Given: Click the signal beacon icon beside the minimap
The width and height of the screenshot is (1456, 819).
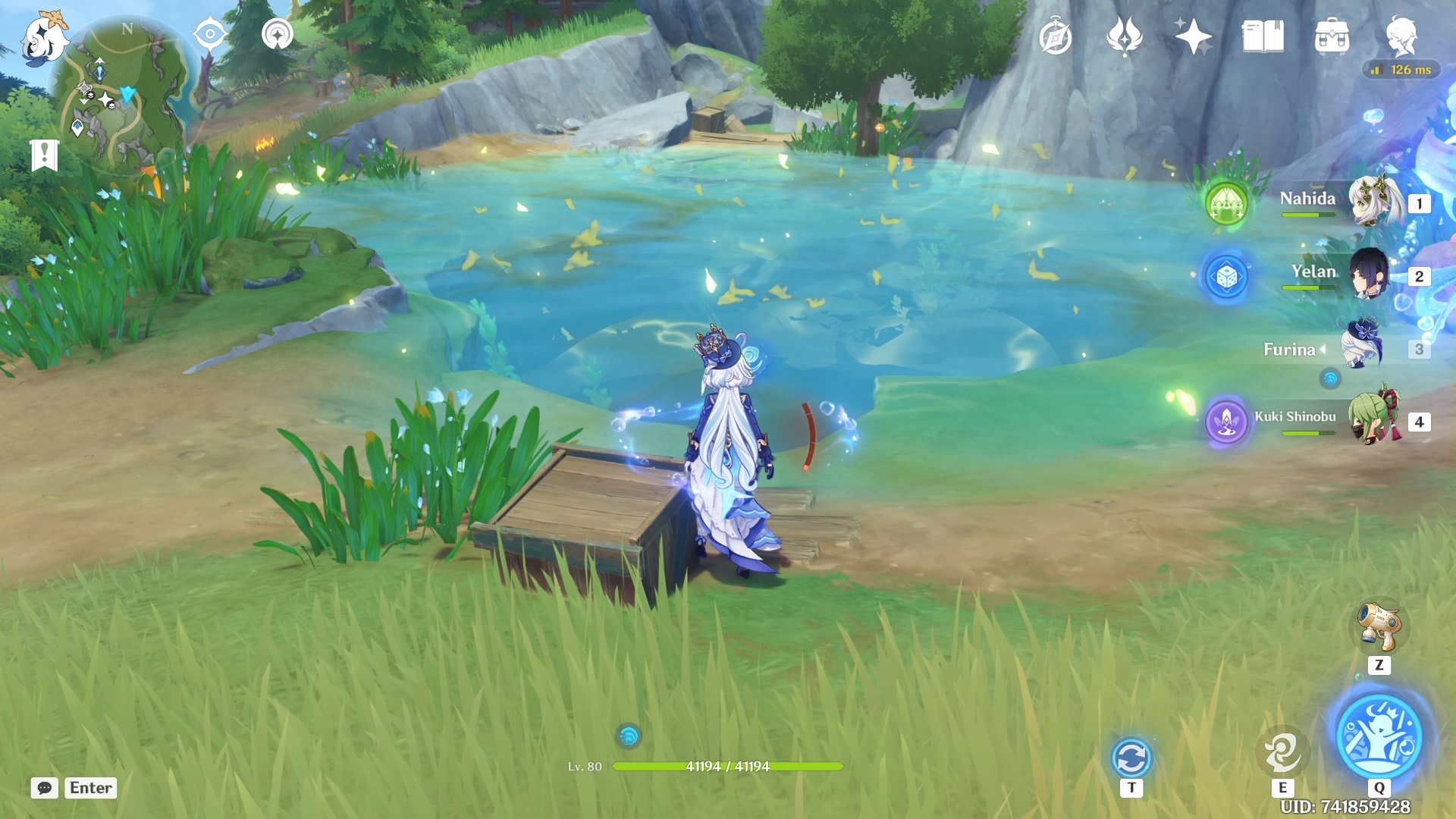Looking at the screenshot, I should click(278, 34).
